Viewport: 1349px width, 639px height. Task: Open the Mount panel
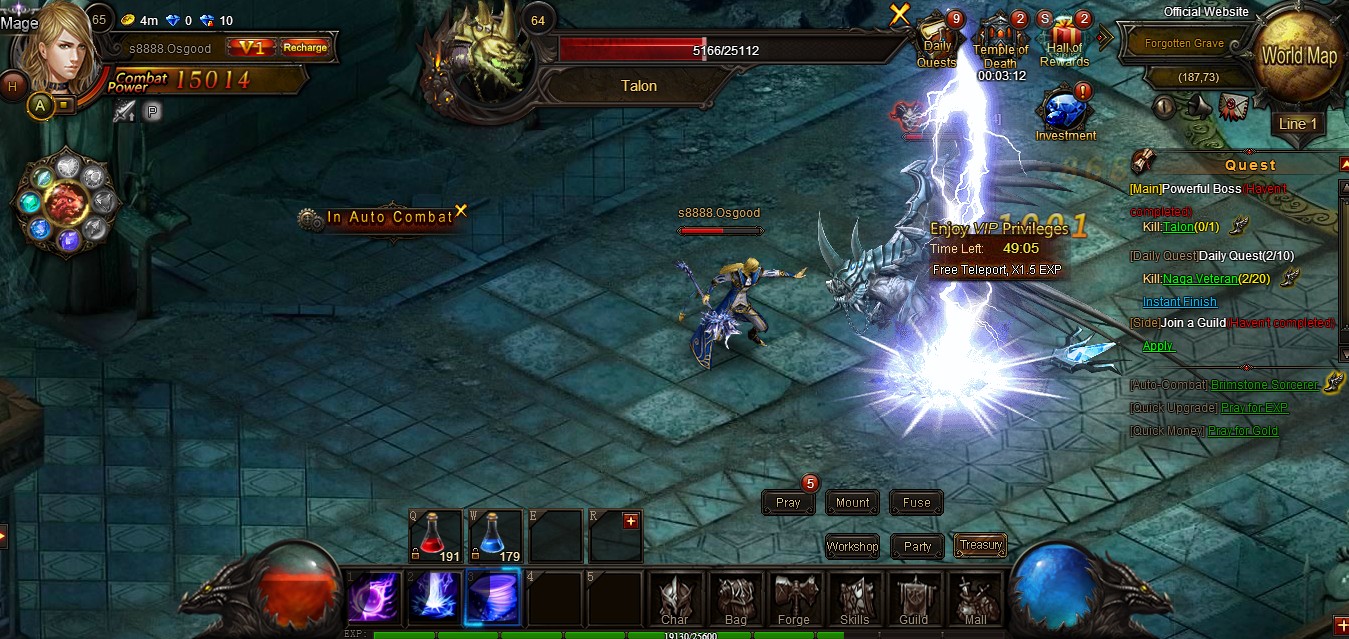pyautogui.click(x=852, y=503)
